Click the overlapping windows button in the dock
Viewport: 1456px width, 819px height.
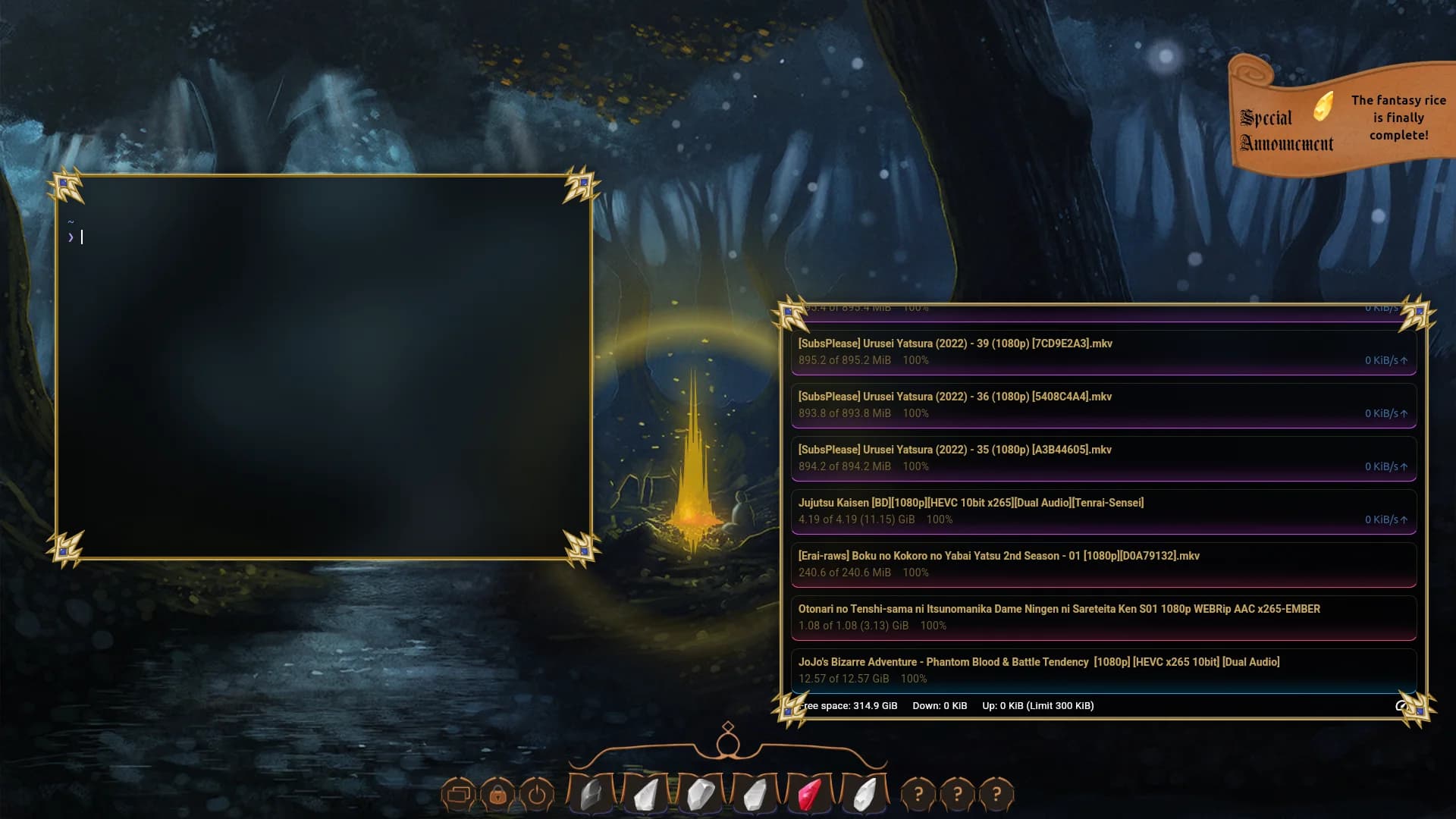tap(458, 794)
